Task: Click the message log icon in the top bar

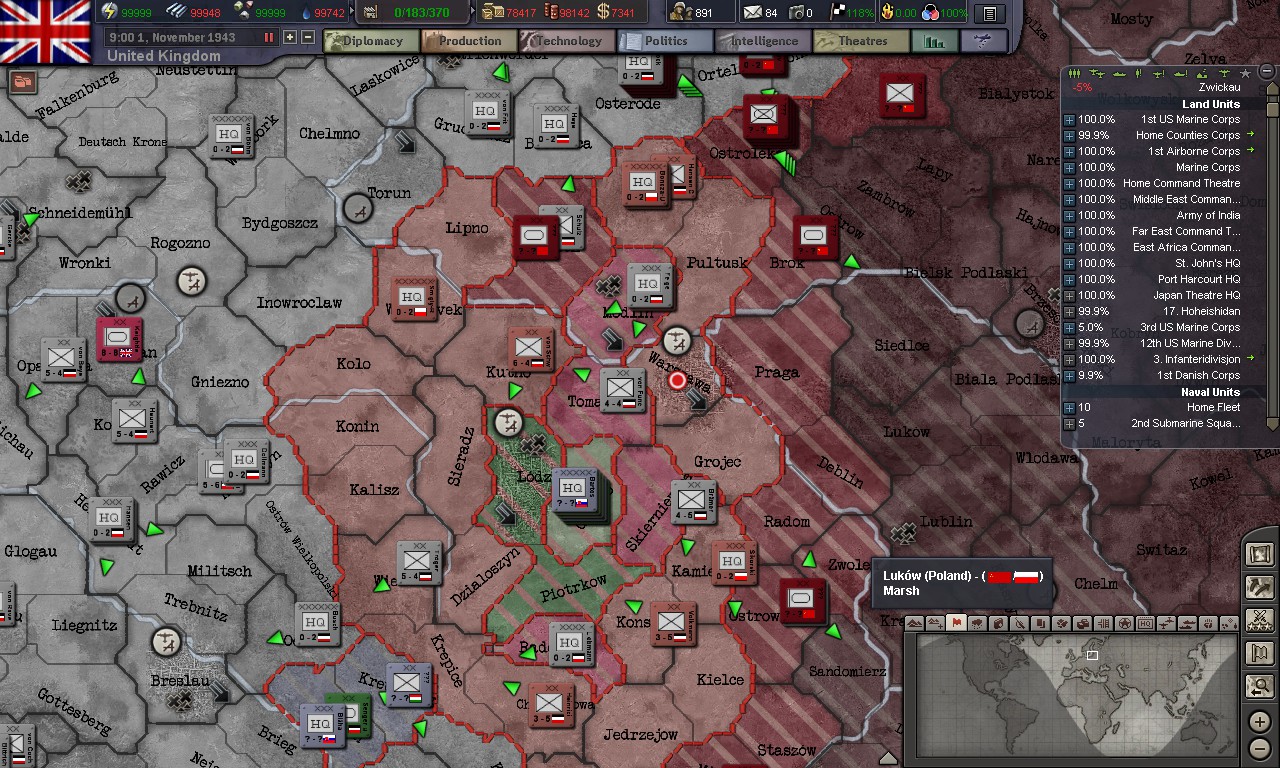Action: point(990,13)
